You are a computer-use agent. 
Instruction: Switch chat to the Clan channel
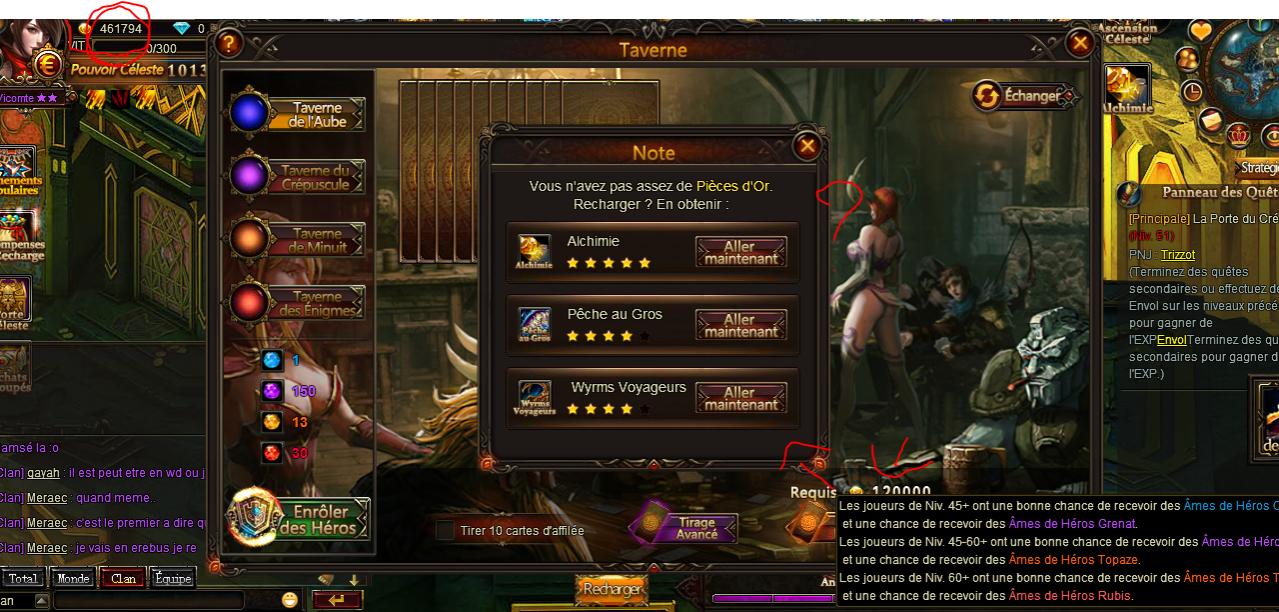click(123, 578)
